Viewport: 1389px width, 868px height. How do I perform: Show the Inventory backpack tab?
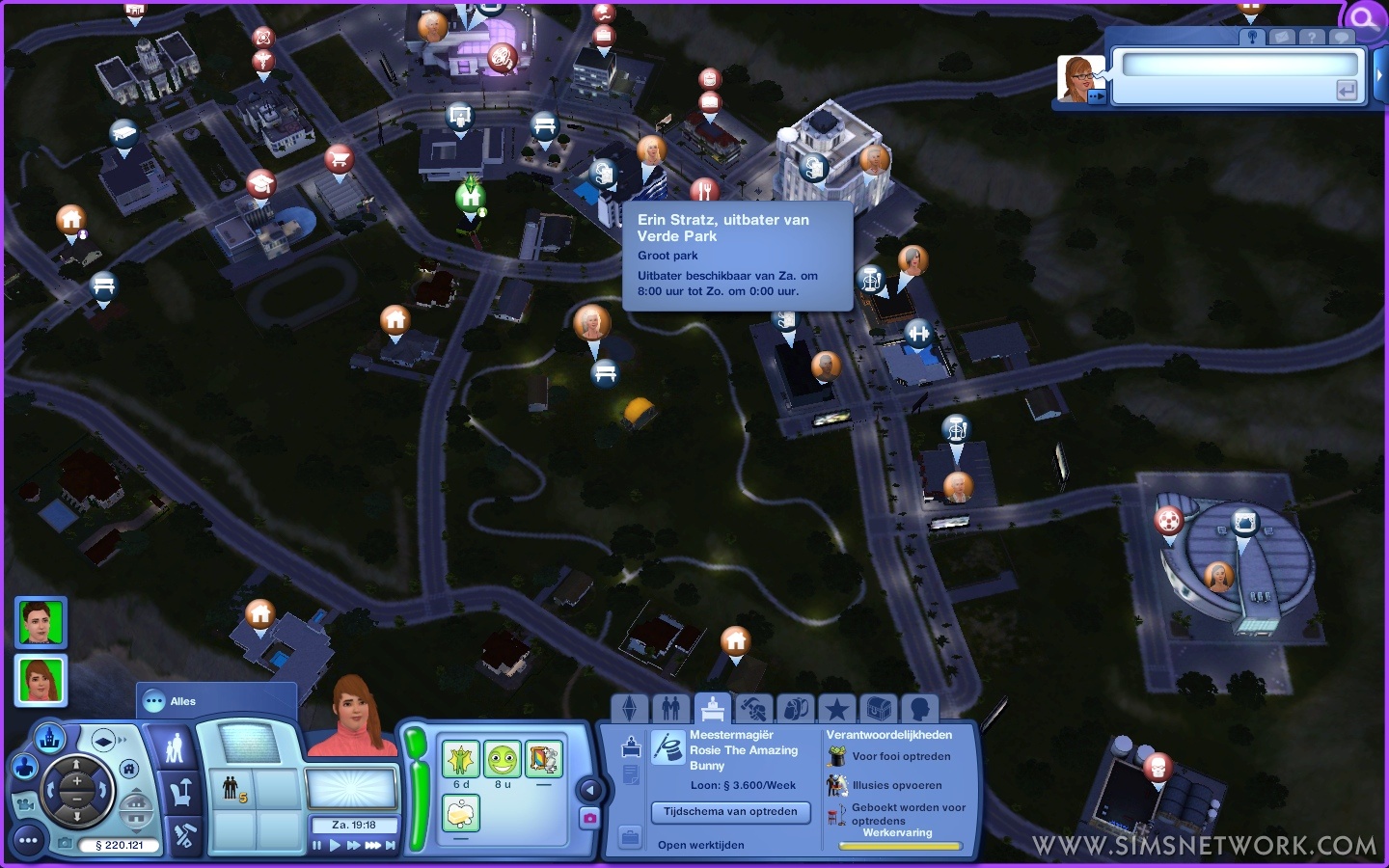pos(796,709)
